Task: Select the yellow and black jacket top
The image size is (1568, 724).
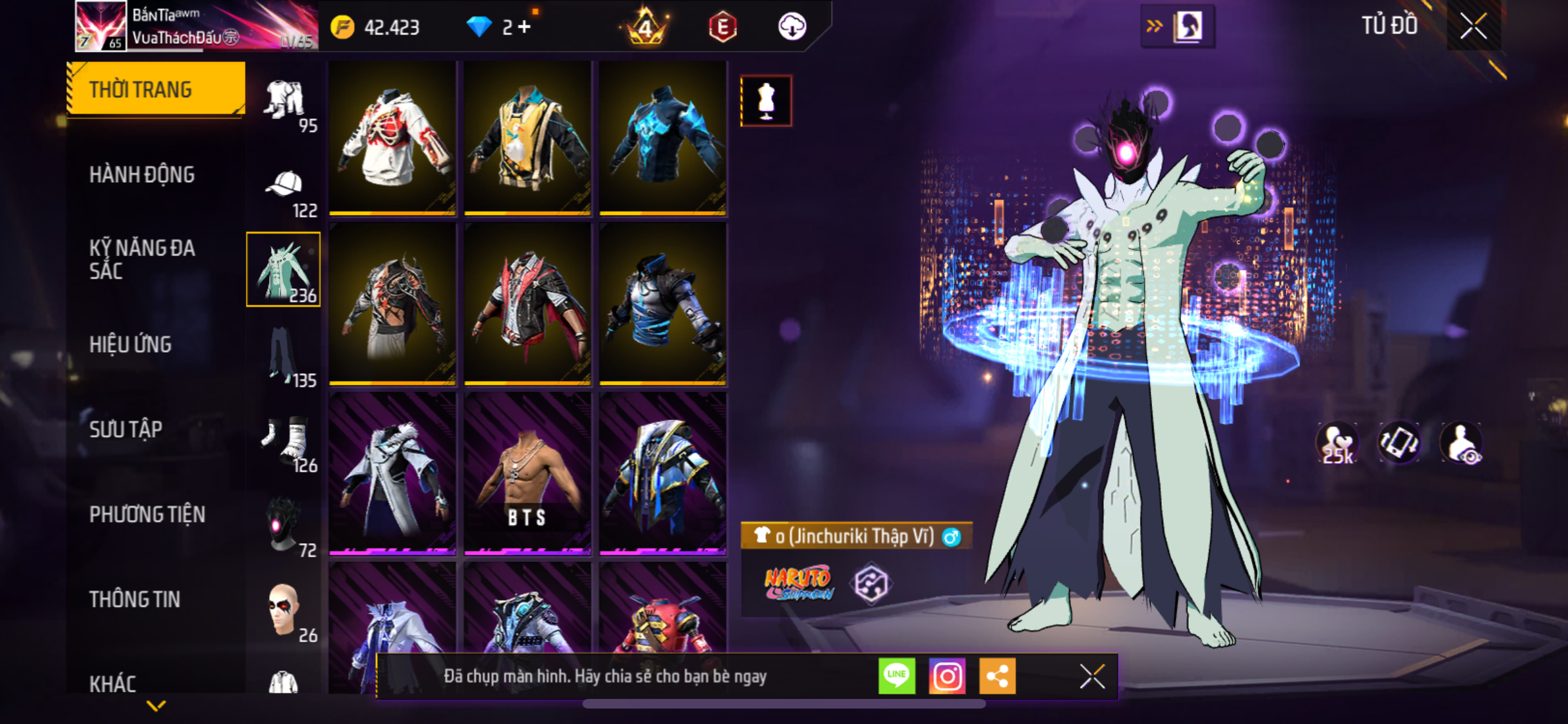Action: 527,138
